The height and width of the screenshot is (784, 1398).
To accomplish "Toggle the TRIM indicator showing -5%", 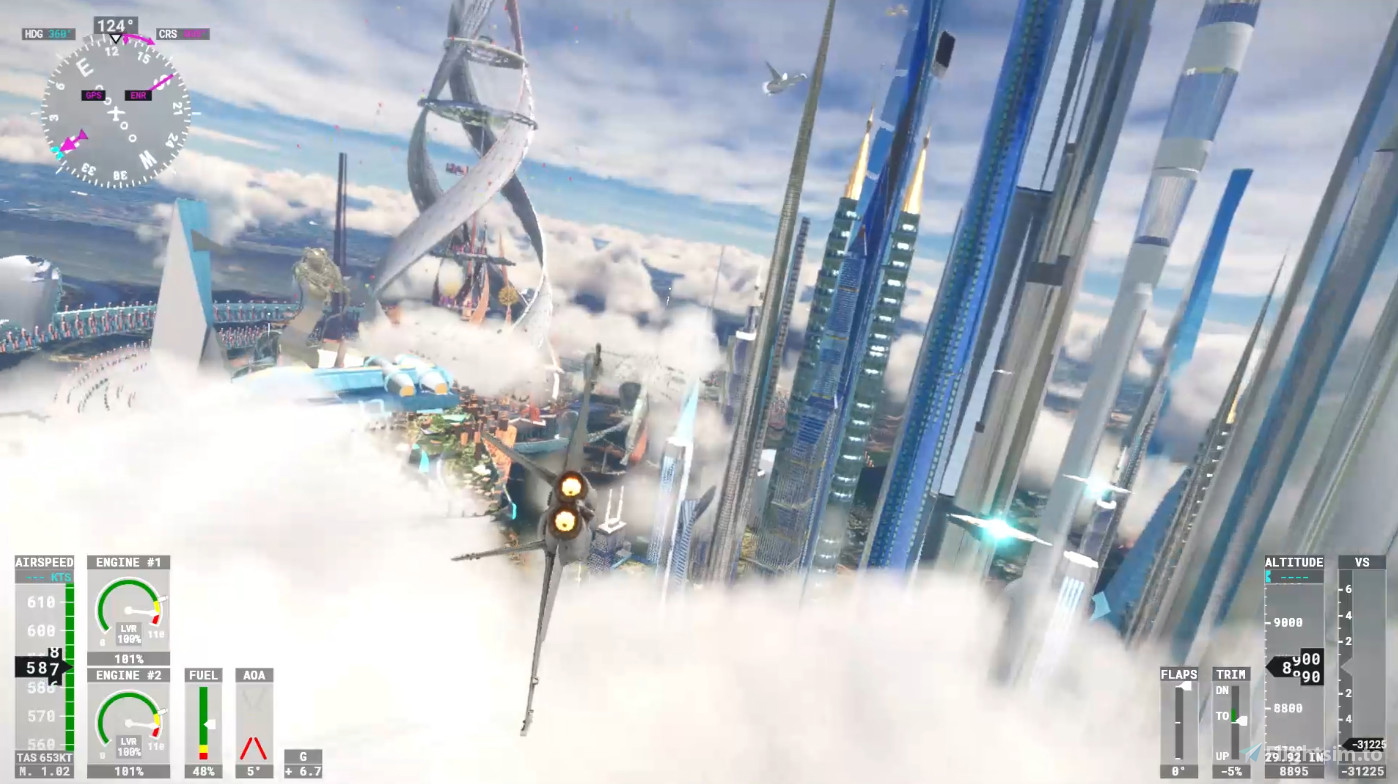I will (1229, 770).
